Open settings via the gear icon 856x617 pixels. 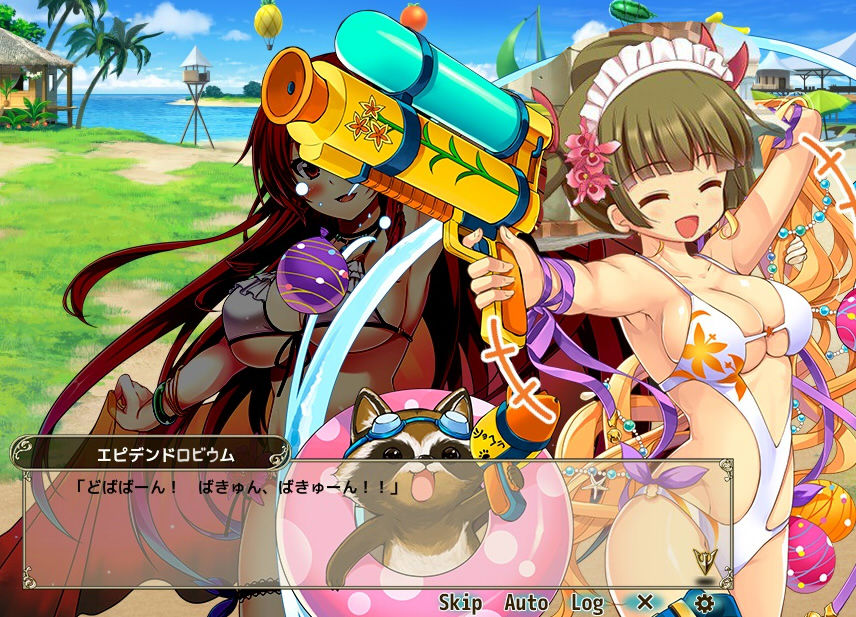[704, 603]
